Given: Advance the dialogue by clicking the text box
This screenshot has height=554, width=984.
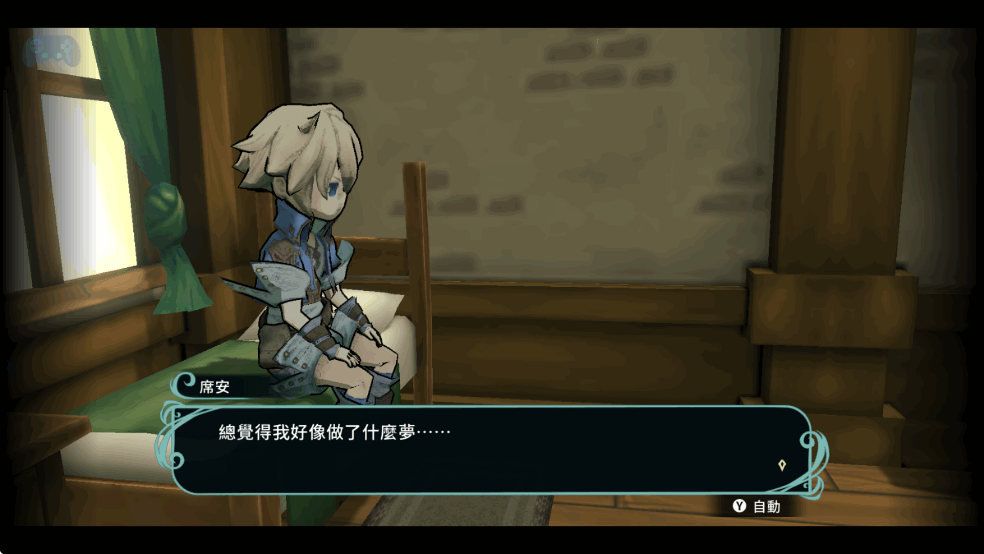Looking at the screenshot, I should click(490, 450).
